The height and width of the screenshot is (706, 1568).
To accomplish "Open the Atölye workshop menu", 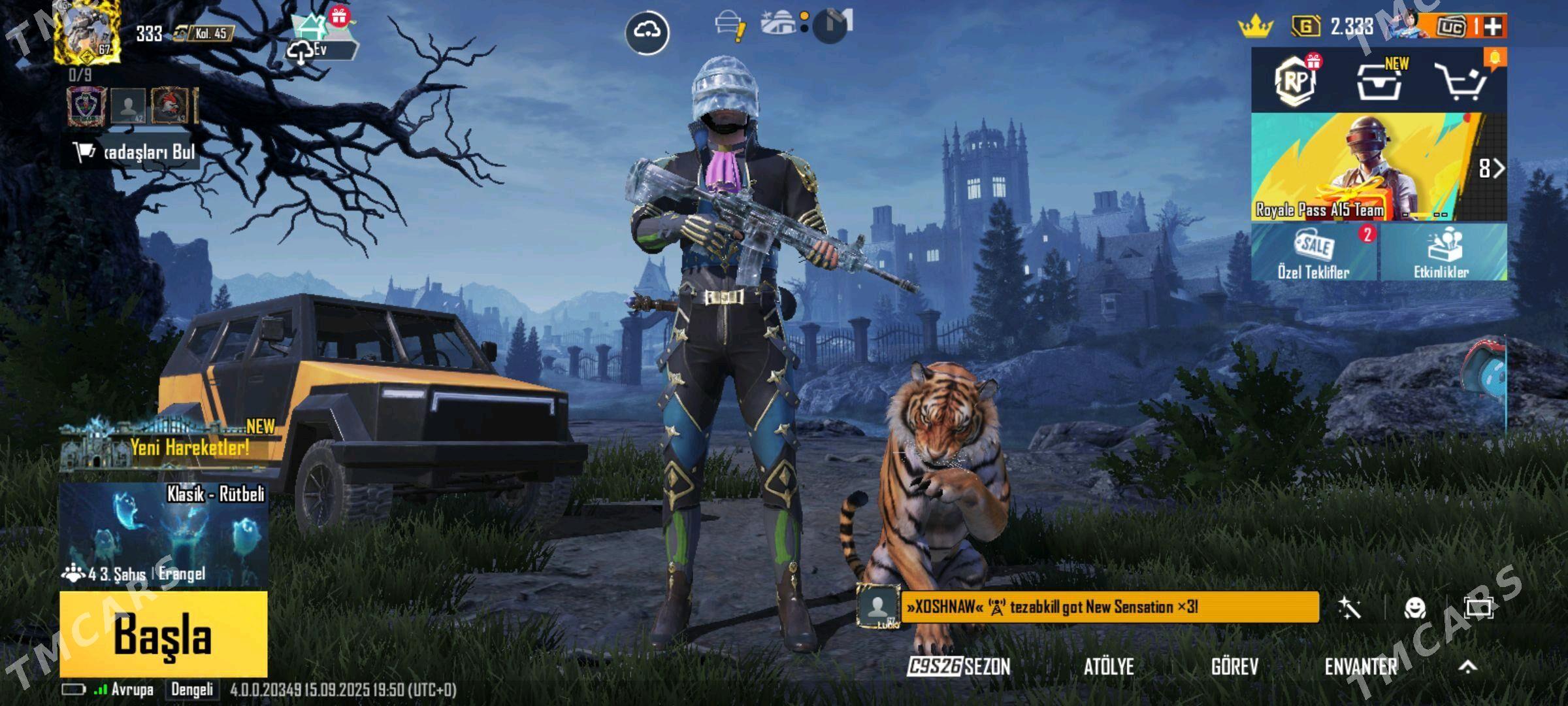I will click(1109, 666).
